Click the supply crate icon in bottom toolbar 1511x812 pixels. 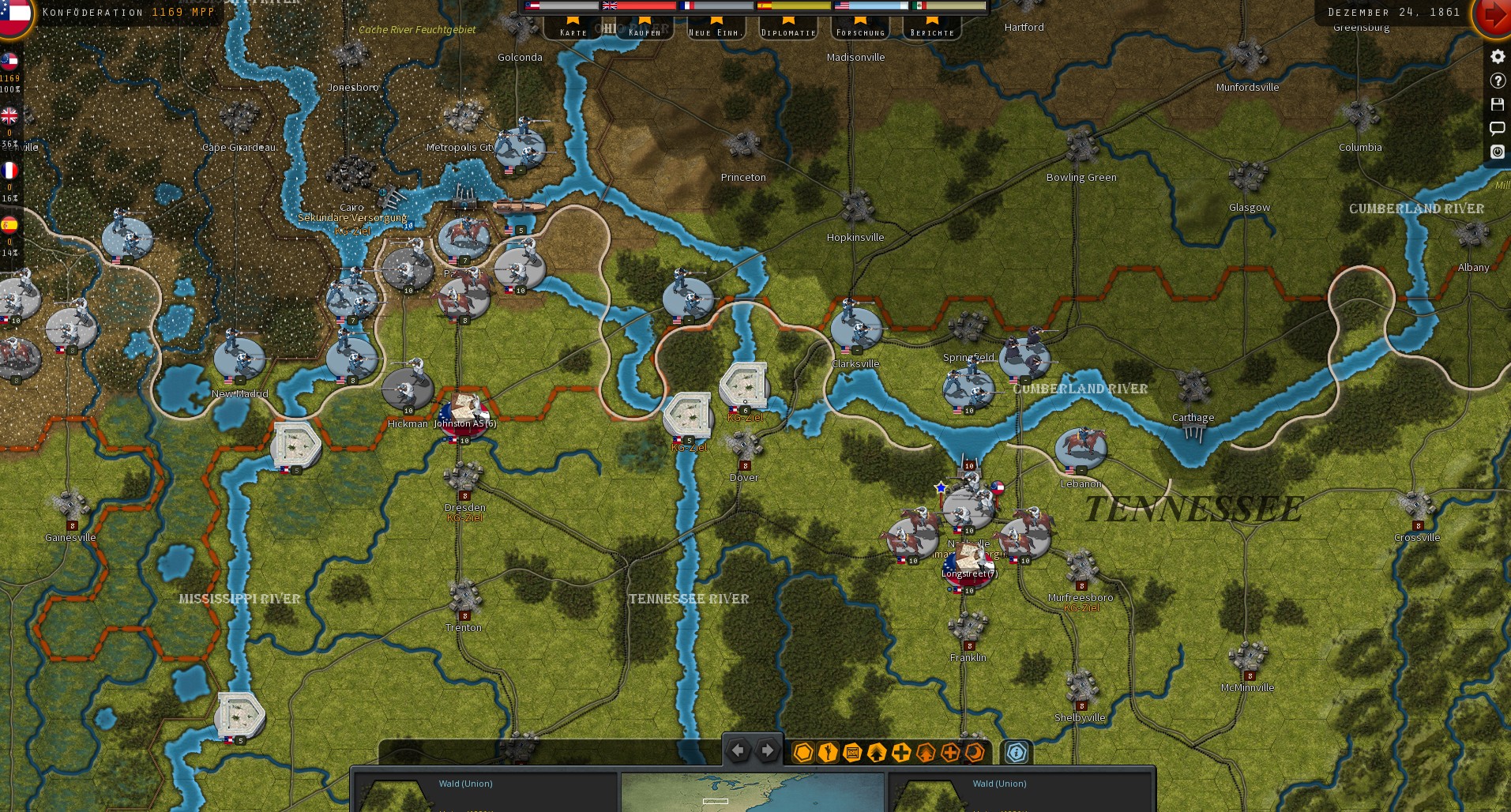[851, 753]
